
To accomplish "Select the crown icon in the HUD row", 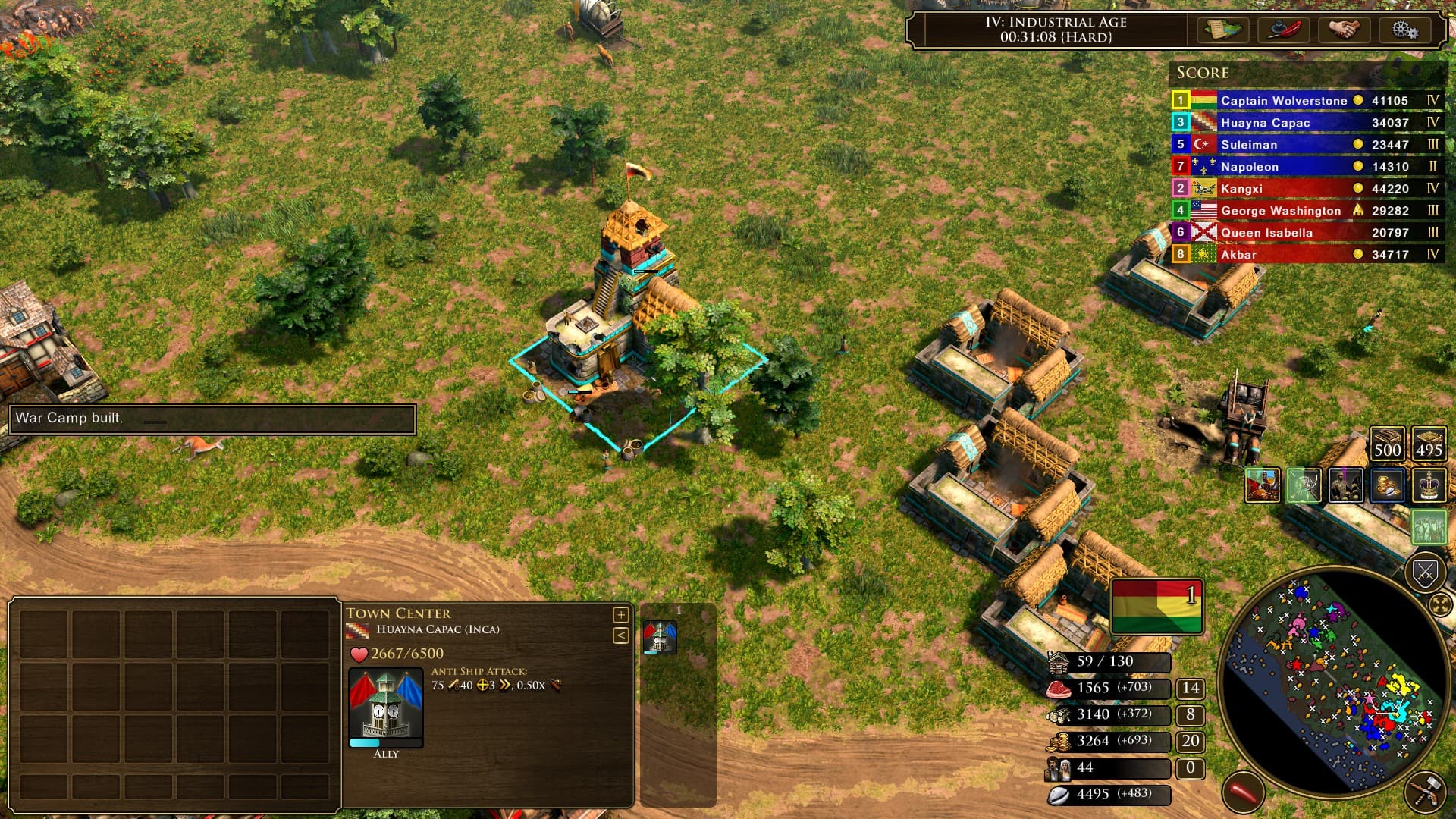I will point(1429,485).
